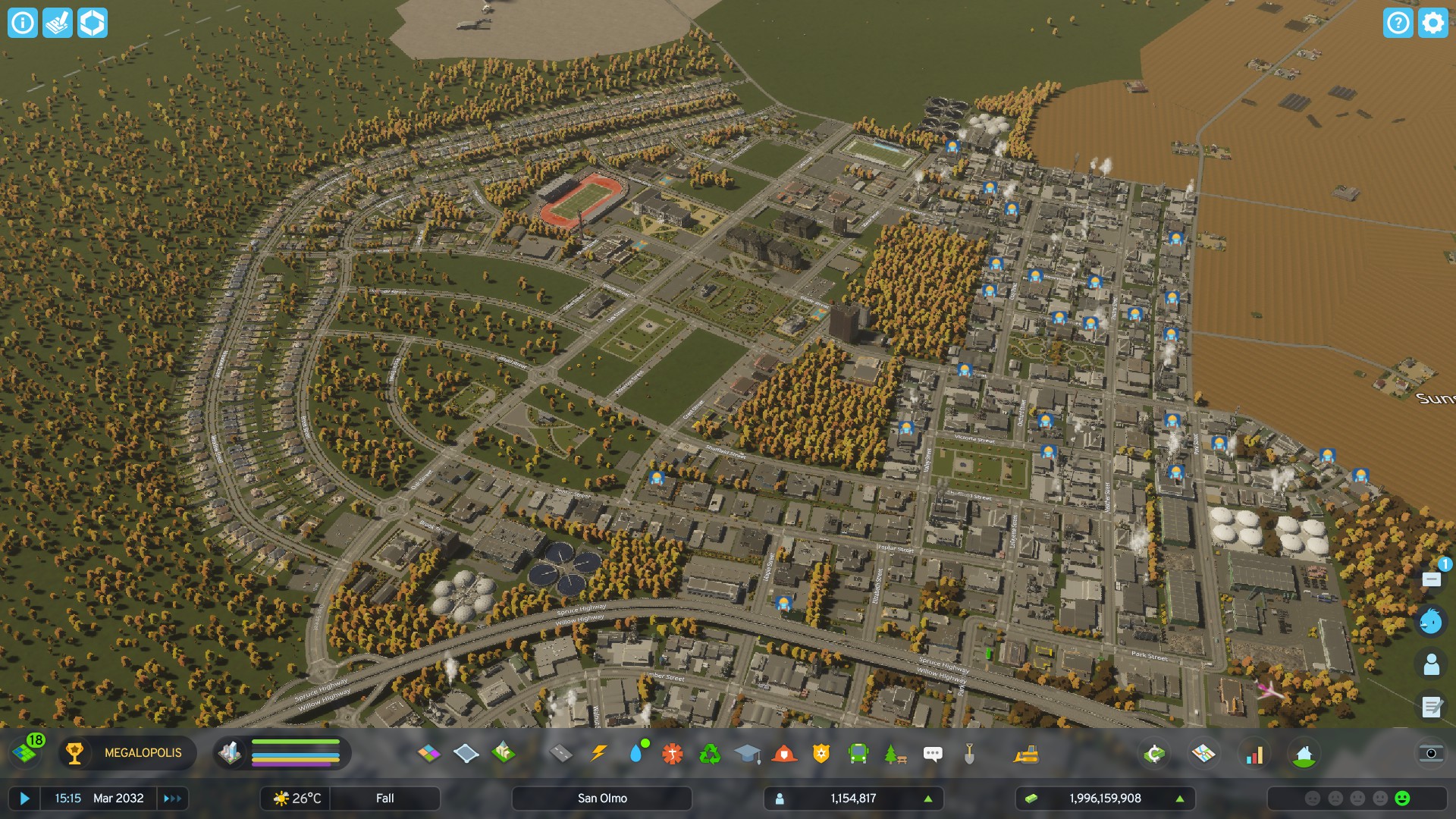Select the Electricity services tool

click(x=600, y=754)
